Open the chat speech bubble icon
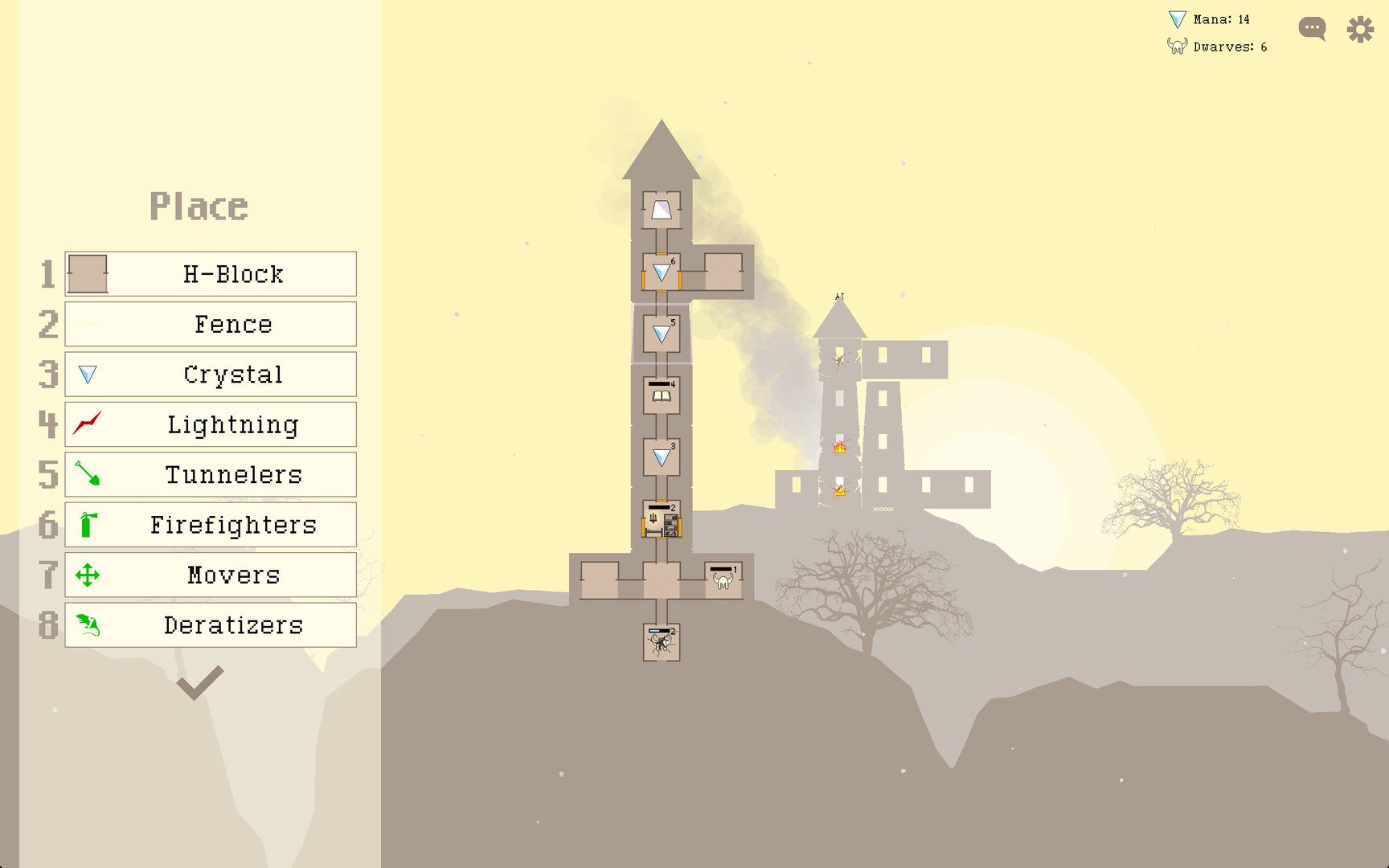 [x=1312, y=30]
